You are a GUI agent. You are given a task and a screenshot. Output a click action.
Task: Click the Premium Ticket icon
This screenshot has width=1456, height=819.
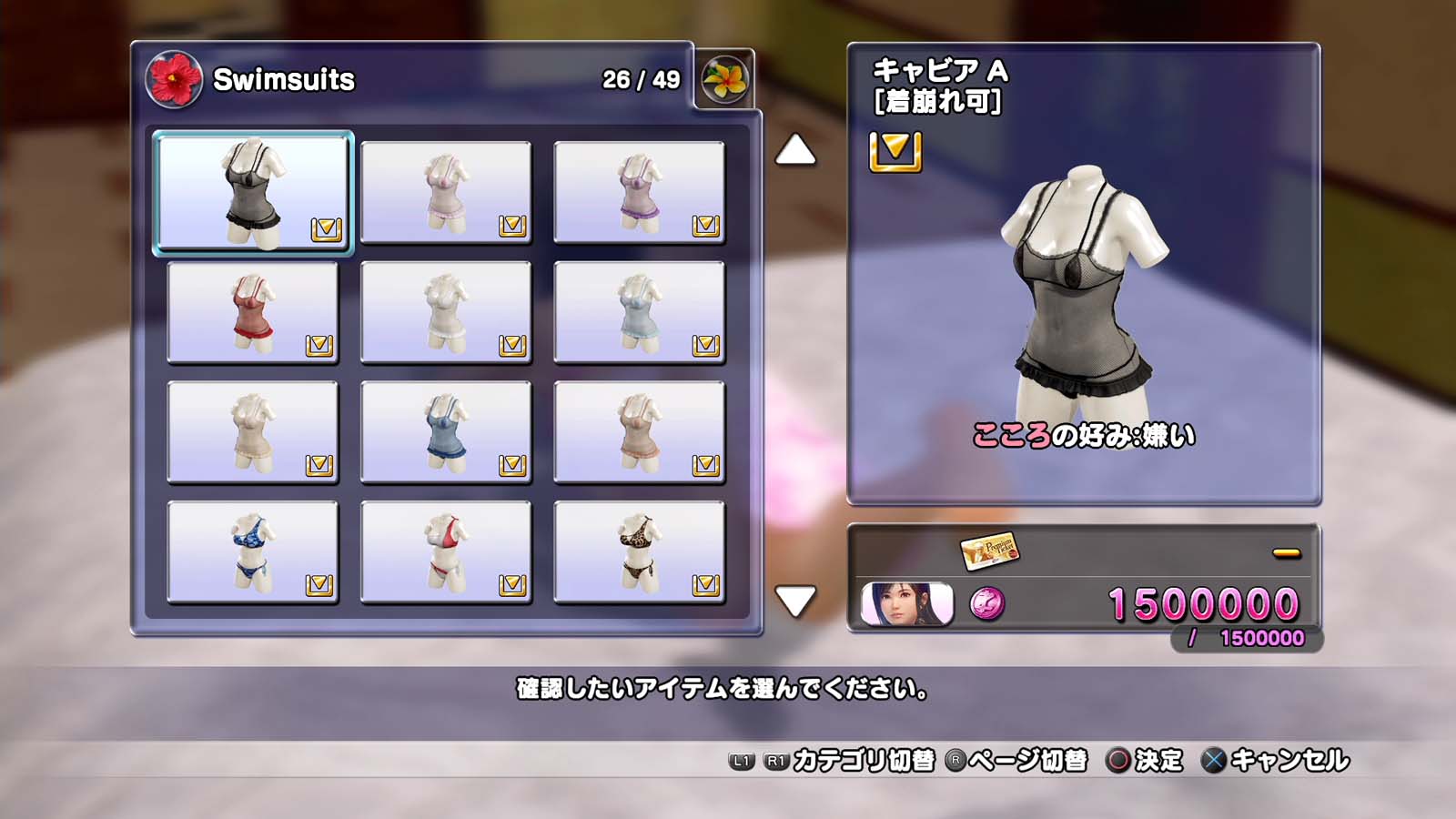[x=990, y=550]
